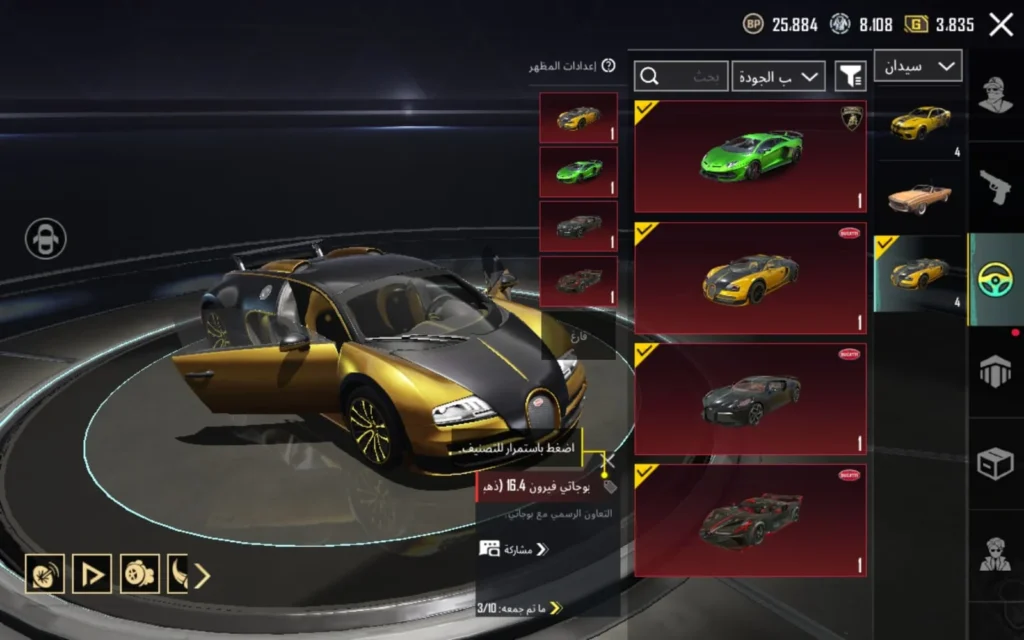Close the vehicle inventory screen

[x=1001, y=25]
